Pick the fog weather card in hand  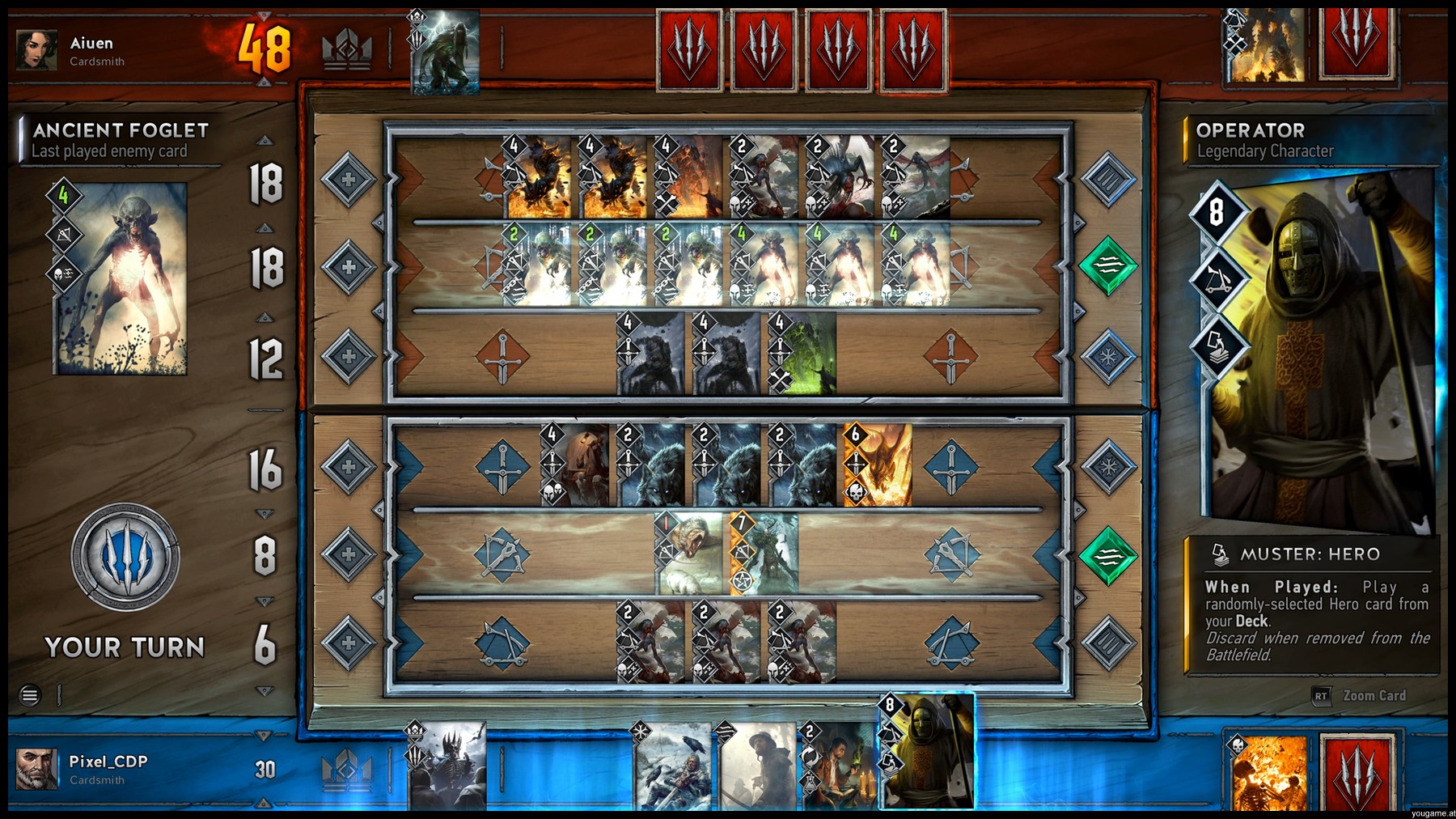point(756,767)
